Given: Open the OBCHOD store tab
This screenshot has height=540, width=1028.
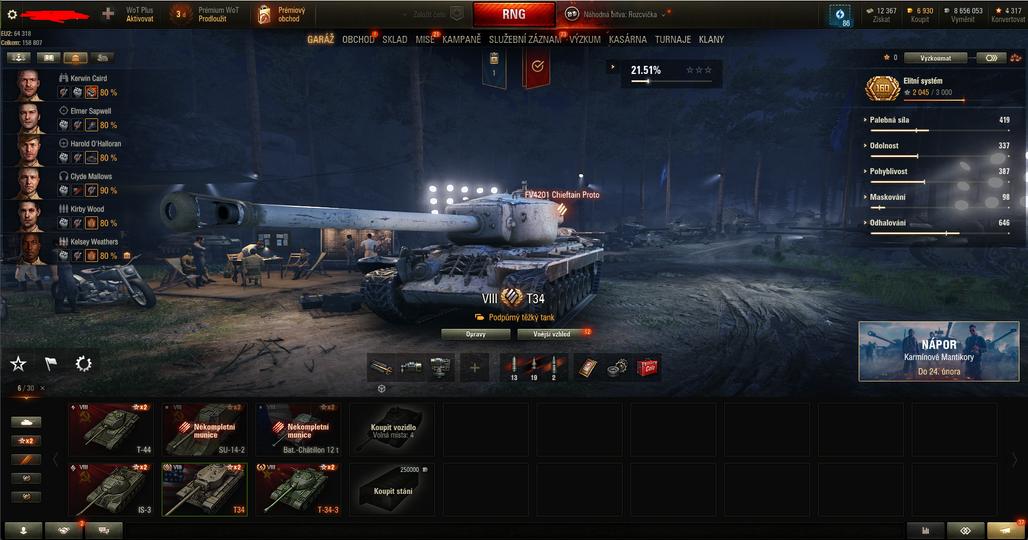Looking at the screenshot, I should click(x=358, y=40).
